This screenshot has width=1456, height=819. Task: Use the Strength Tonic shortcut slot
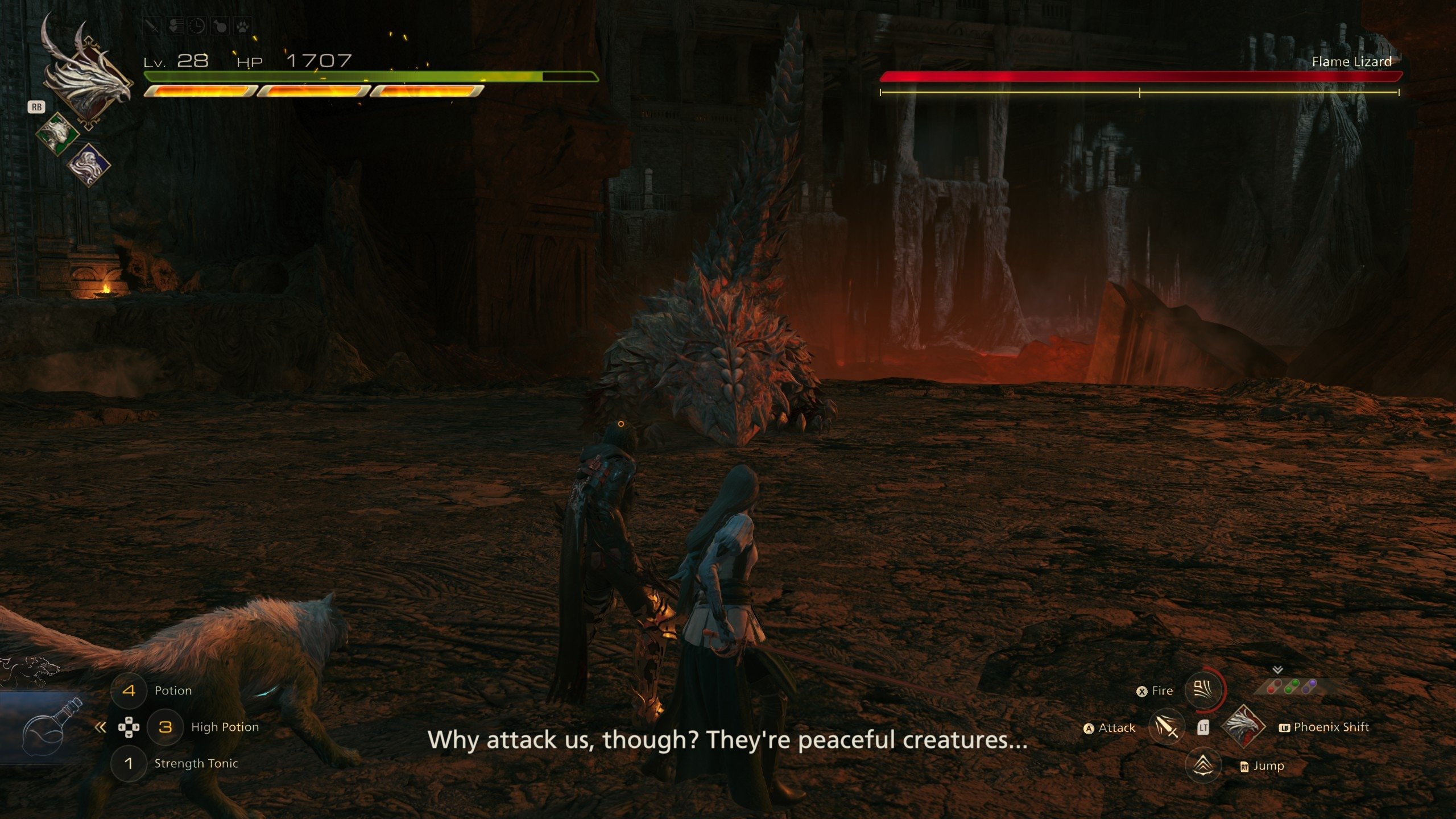coord(129,763)
